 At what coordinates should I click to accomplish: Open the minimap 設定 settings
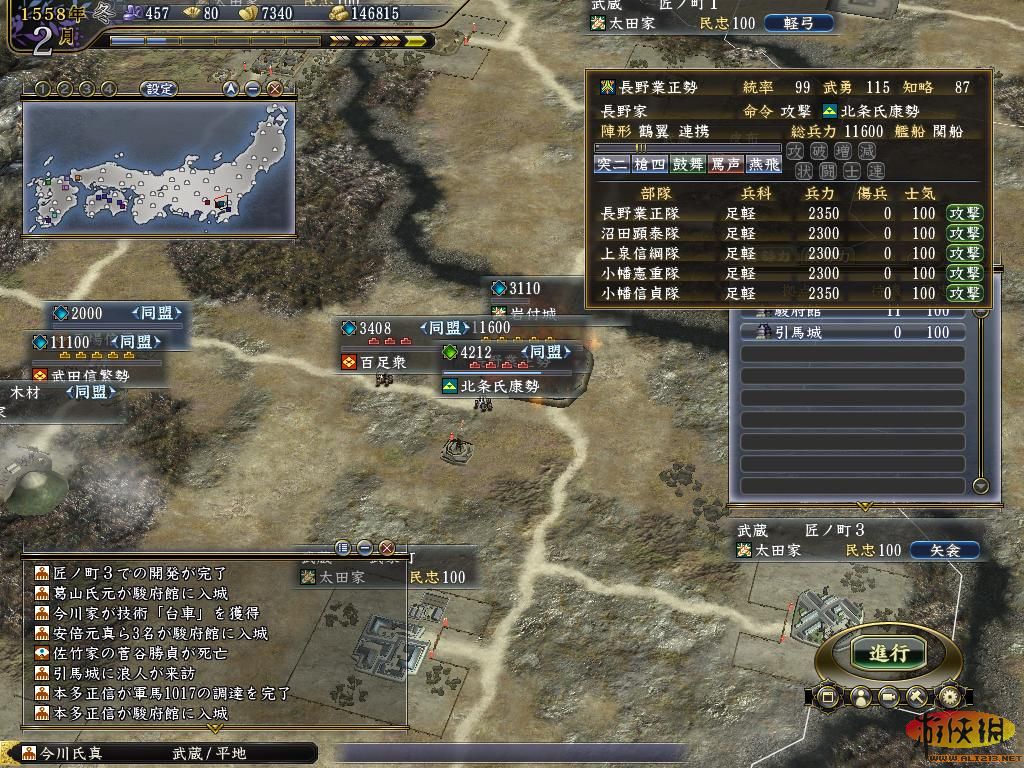click(159, 88)
